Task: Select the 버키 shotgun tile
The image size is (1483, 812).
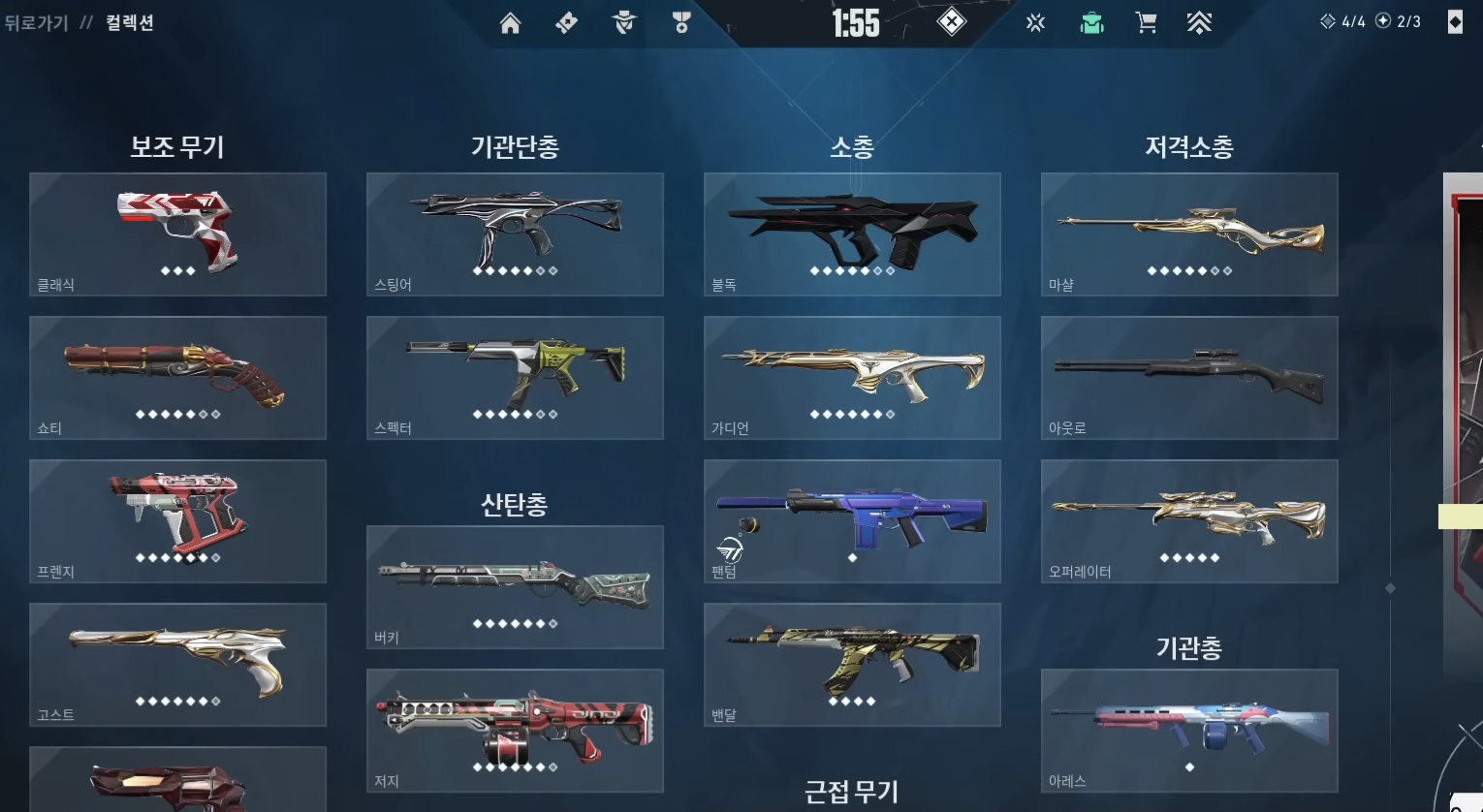Action: (515, 586)
